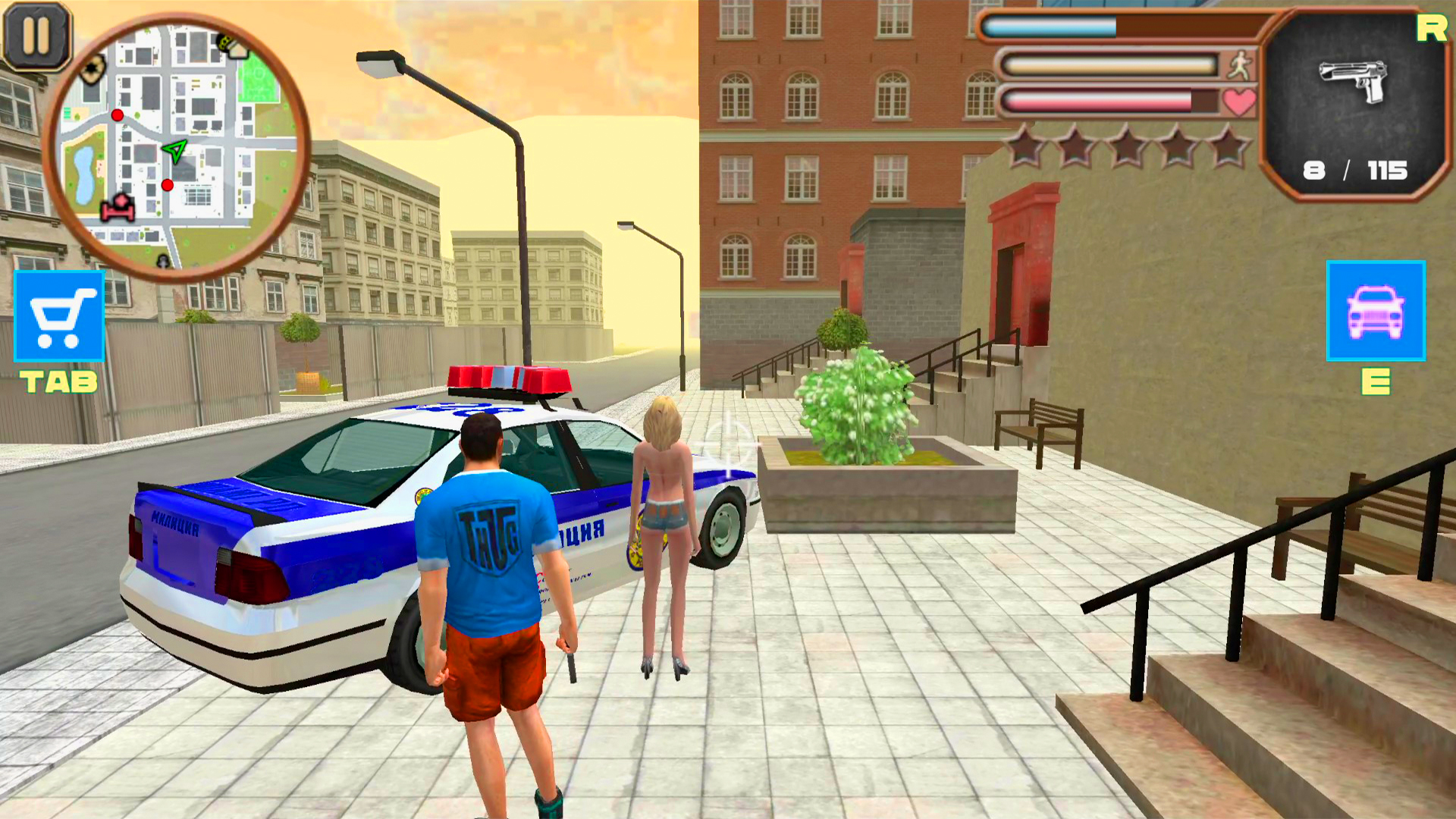The height and width of the screenshot is (819, 1456).
Task: Open the weapons shop via cart icon
Action: coord(60,316)
